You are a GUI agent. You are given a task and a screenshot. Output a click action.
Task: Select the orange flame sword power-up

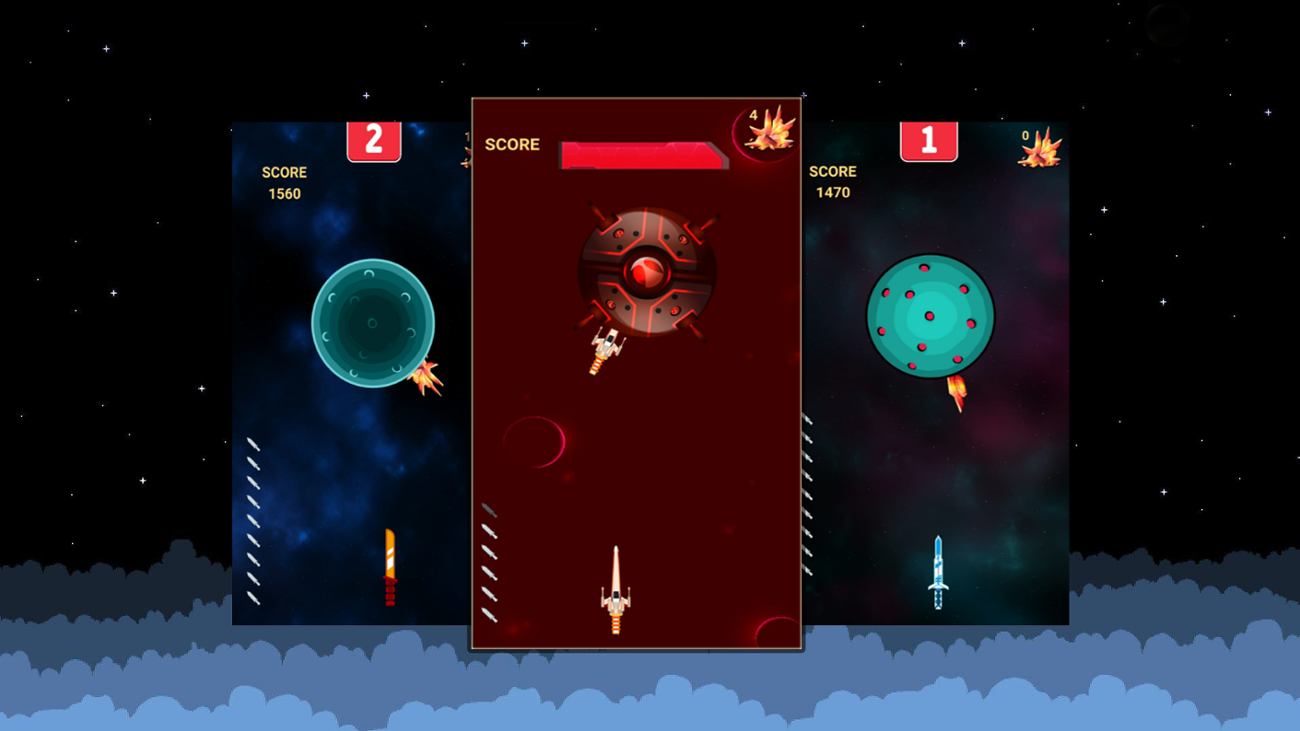point(388,568)
